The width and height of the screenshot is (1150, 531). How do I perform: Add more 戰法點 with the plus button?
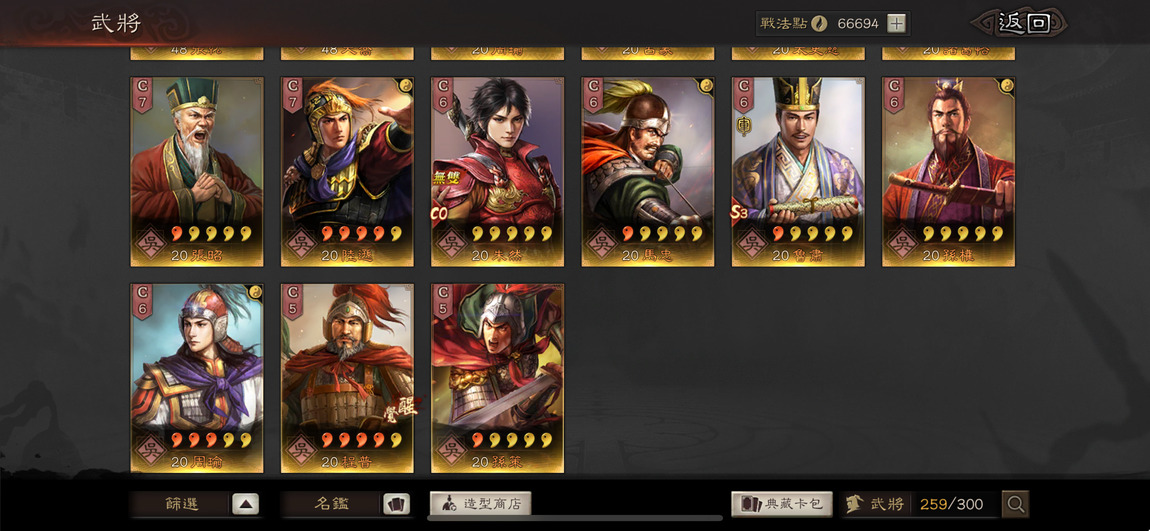tap(896, 24)
